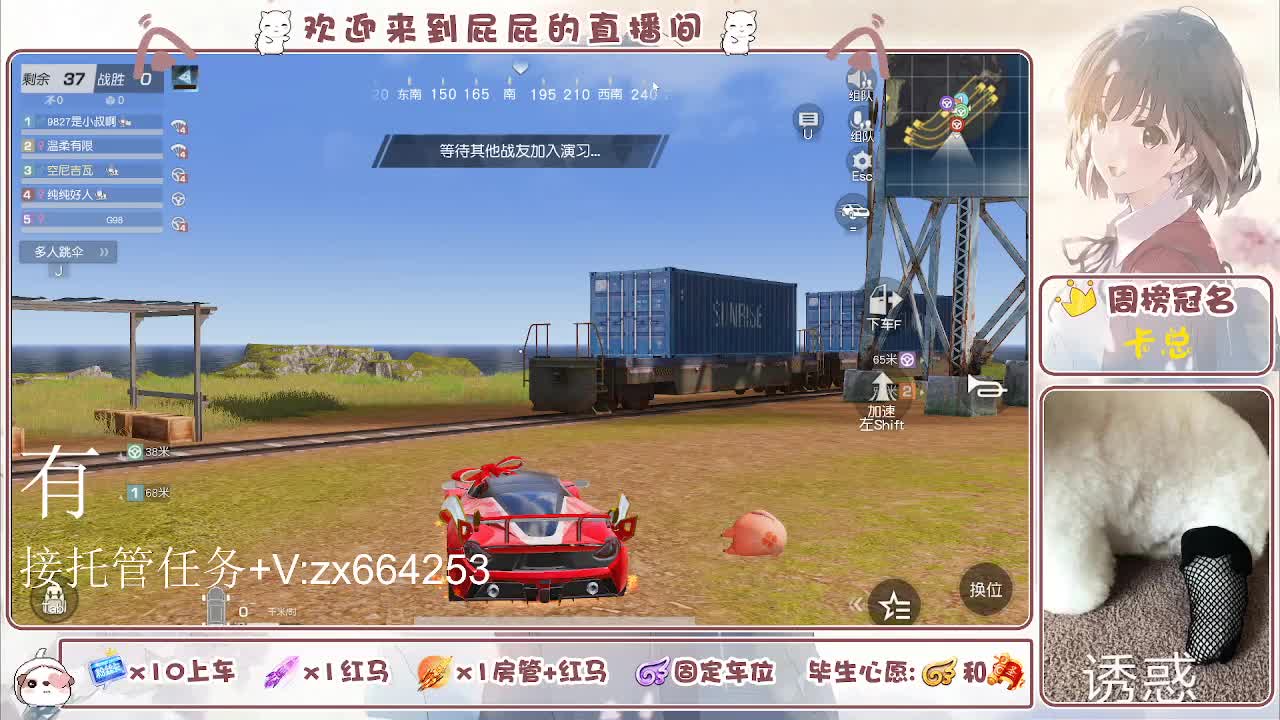Image resolution: width=1280 pixels, height=720 pixels.
Task: Open settings with the Esc gear icon
Action: (x=862, y=160)
